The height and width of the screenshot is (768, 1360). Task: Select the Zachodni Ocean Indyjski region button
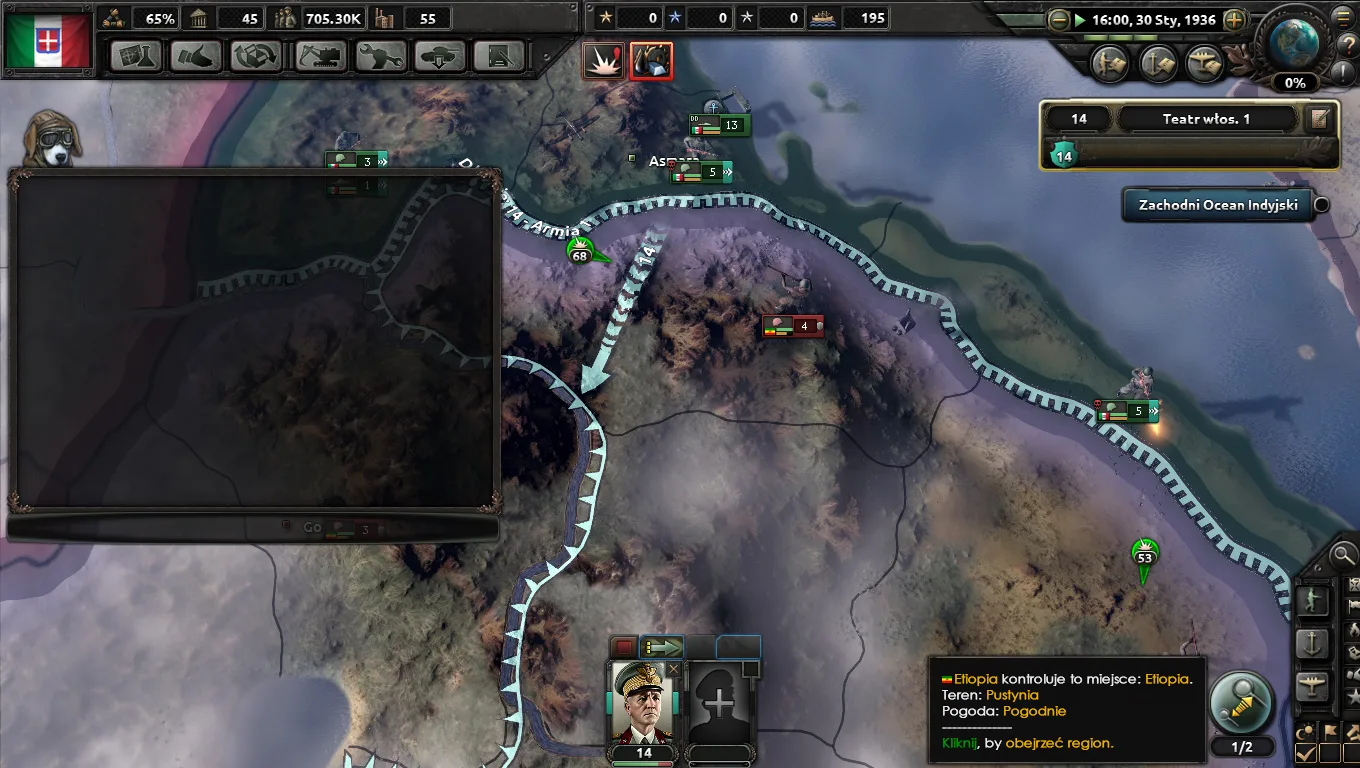pos(1217,205)
